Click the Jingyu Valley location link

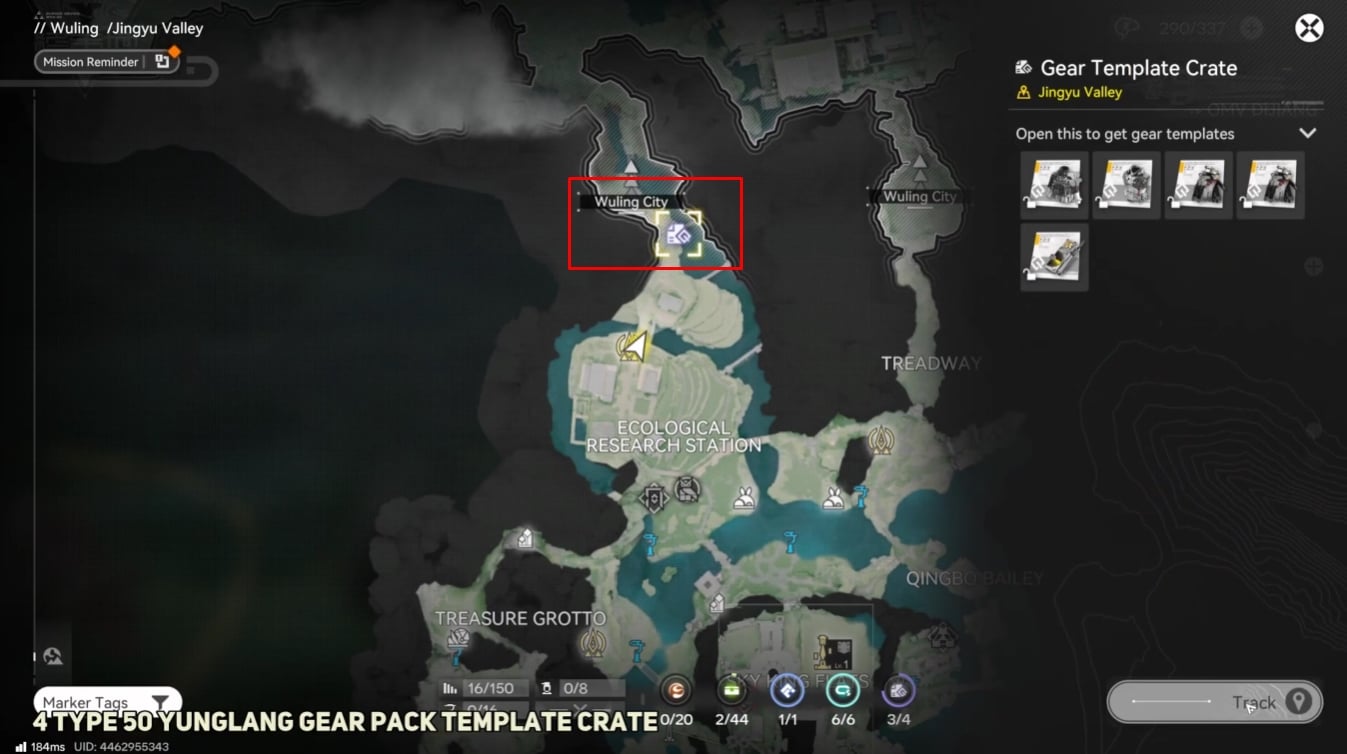(1080, 92)
